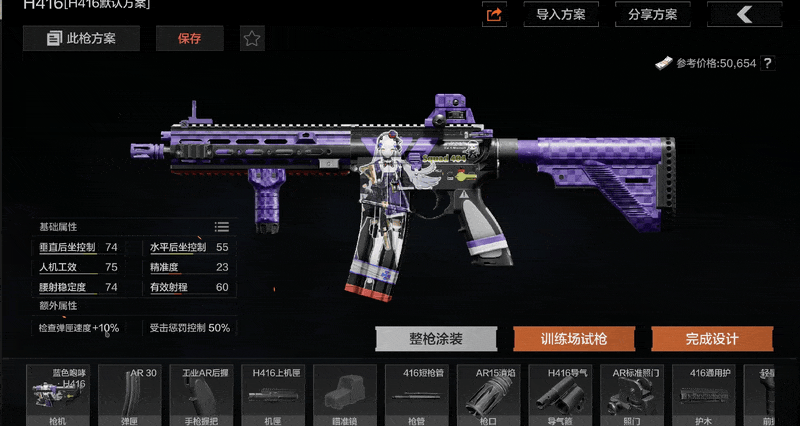Expand the 基础属性 stats list icon
This screenshot has width=800, height=426.
[222, 227]
